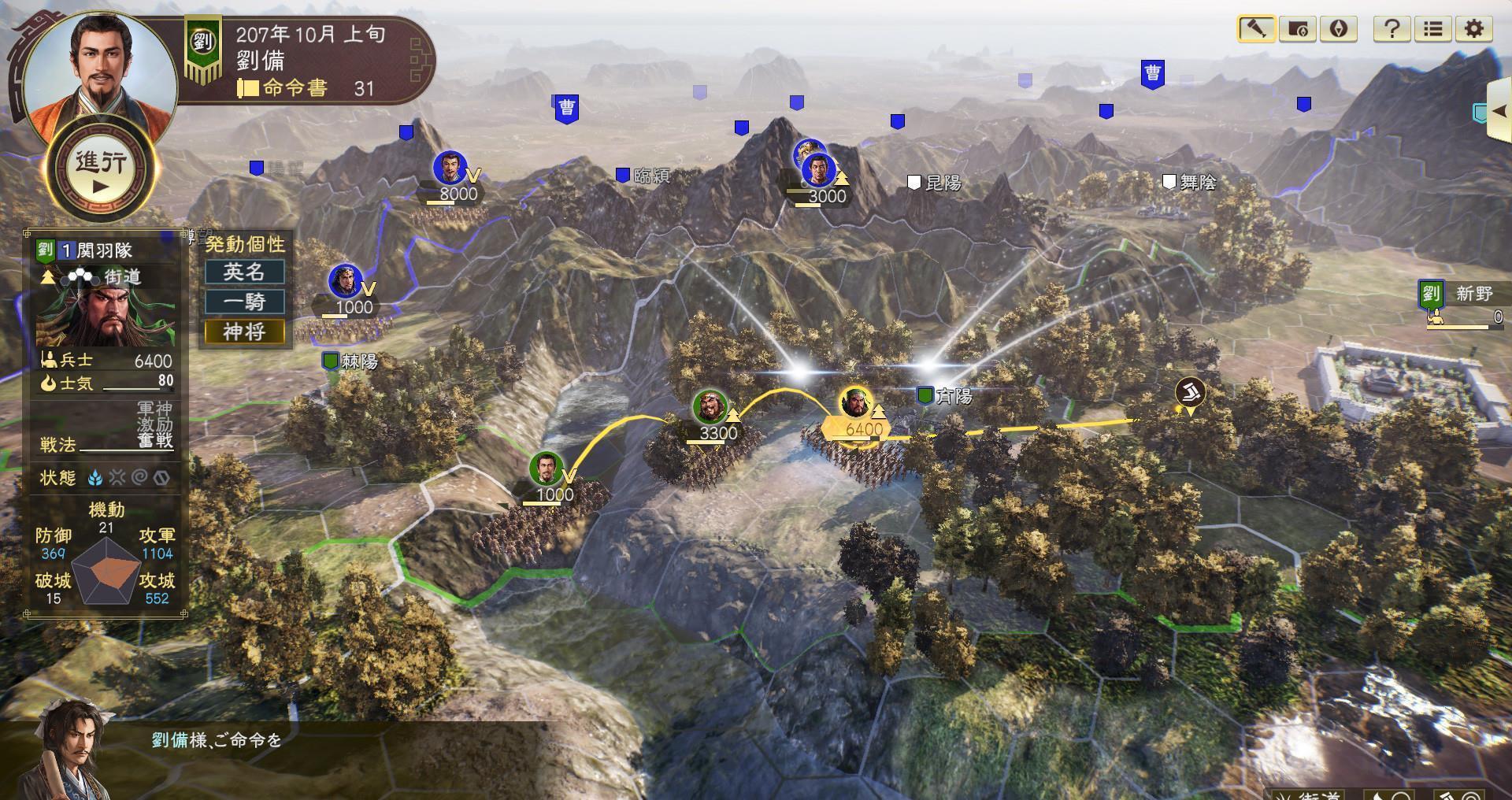
Task: Open the gear settings
Action: (x=1473, y=29)
